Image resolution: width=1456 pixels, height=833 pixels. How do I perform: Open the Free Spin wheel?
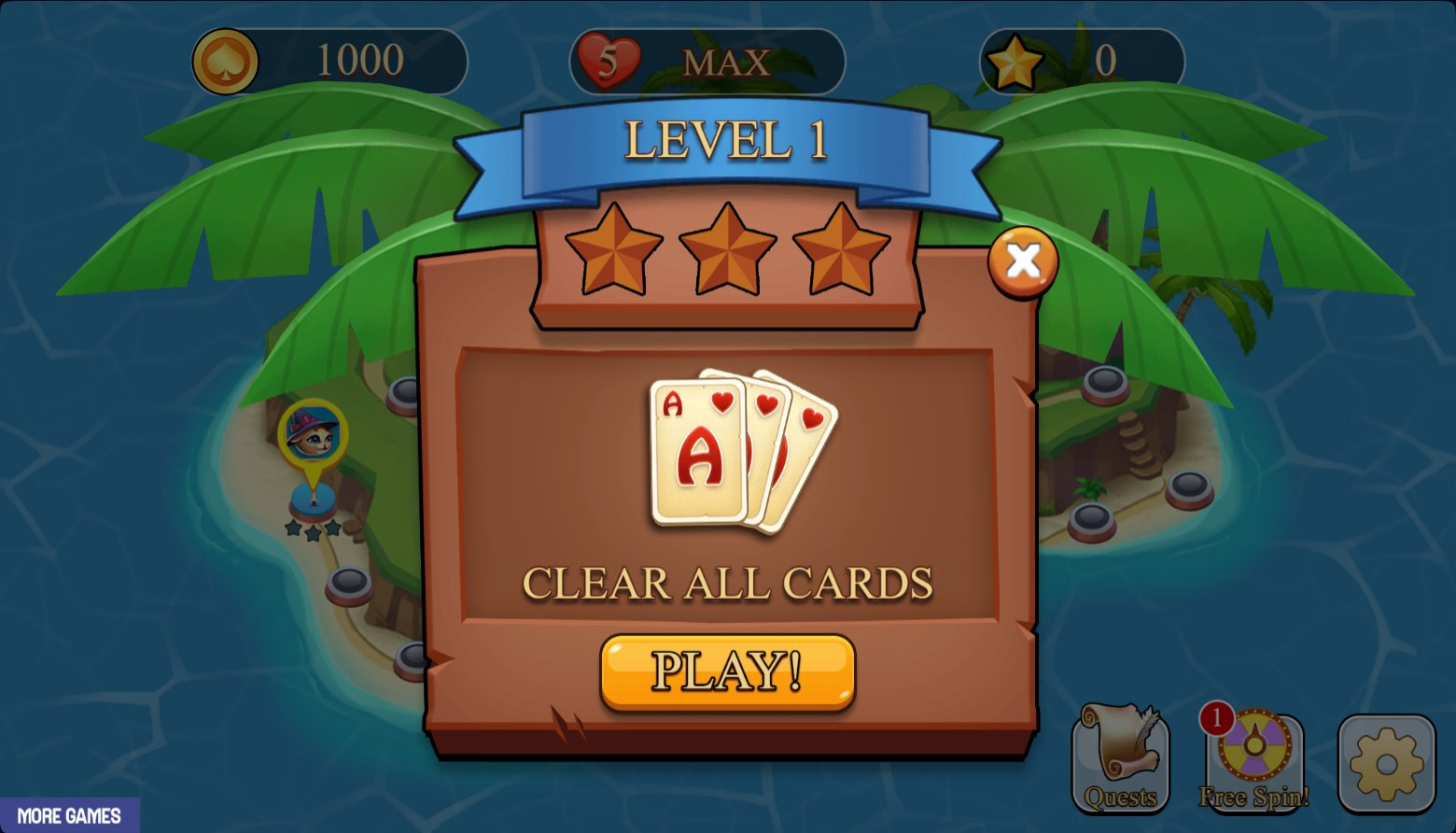1254,759
